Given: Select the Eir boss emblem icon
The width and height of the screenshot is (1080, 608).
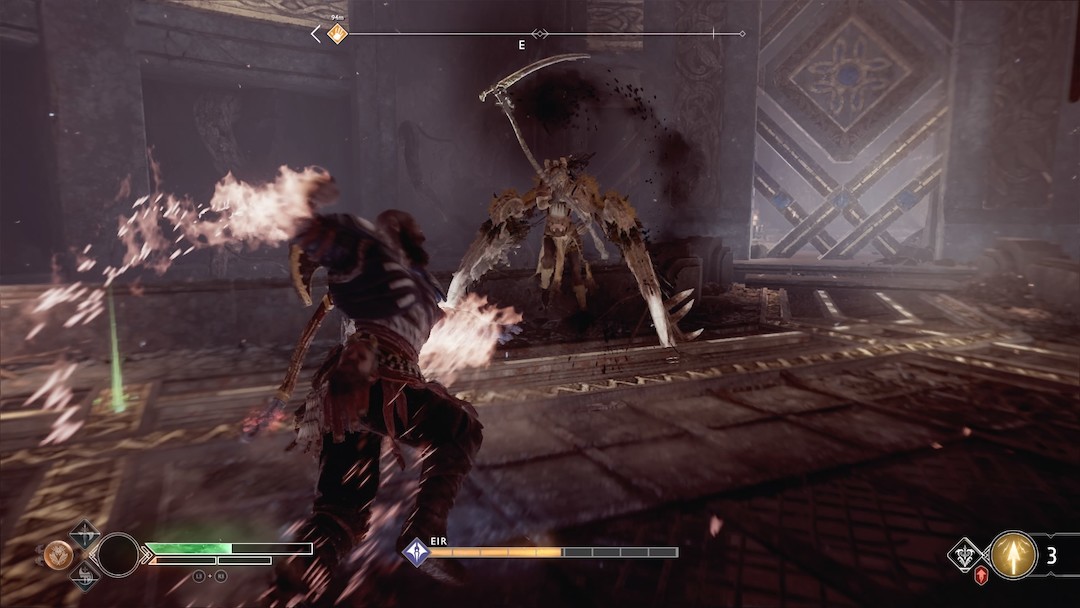Looking at the screenshot, I should [415, 551].
